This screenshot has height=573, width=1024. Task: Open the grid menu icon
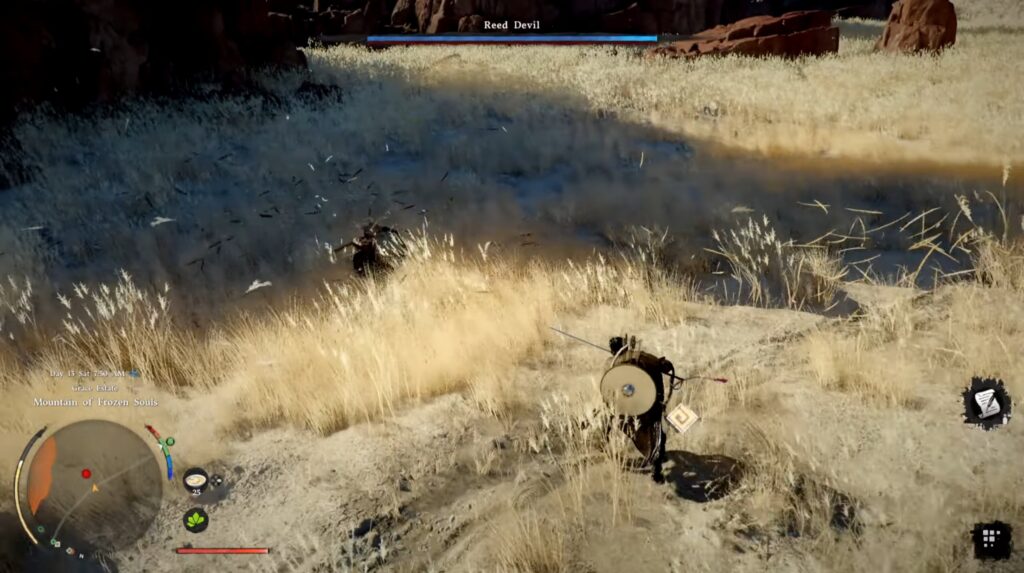pyautogui.click(x=990, y=540)
